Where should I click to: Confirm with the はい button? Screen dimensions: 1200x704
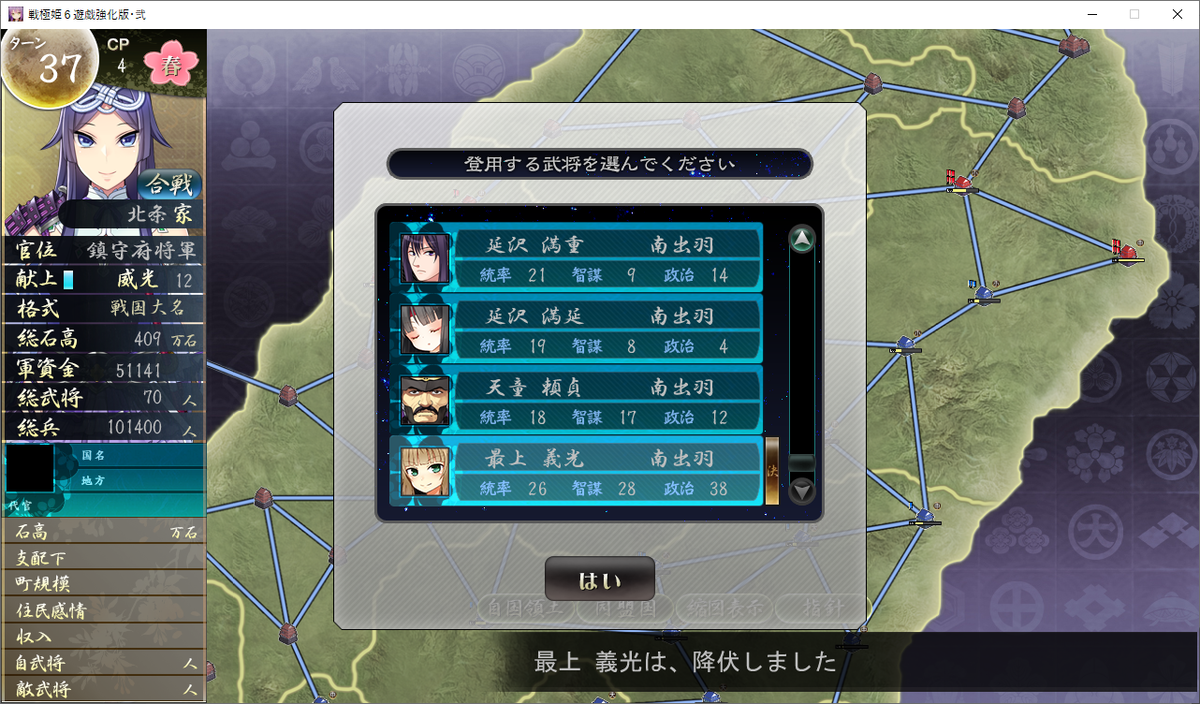click(599, 580)
